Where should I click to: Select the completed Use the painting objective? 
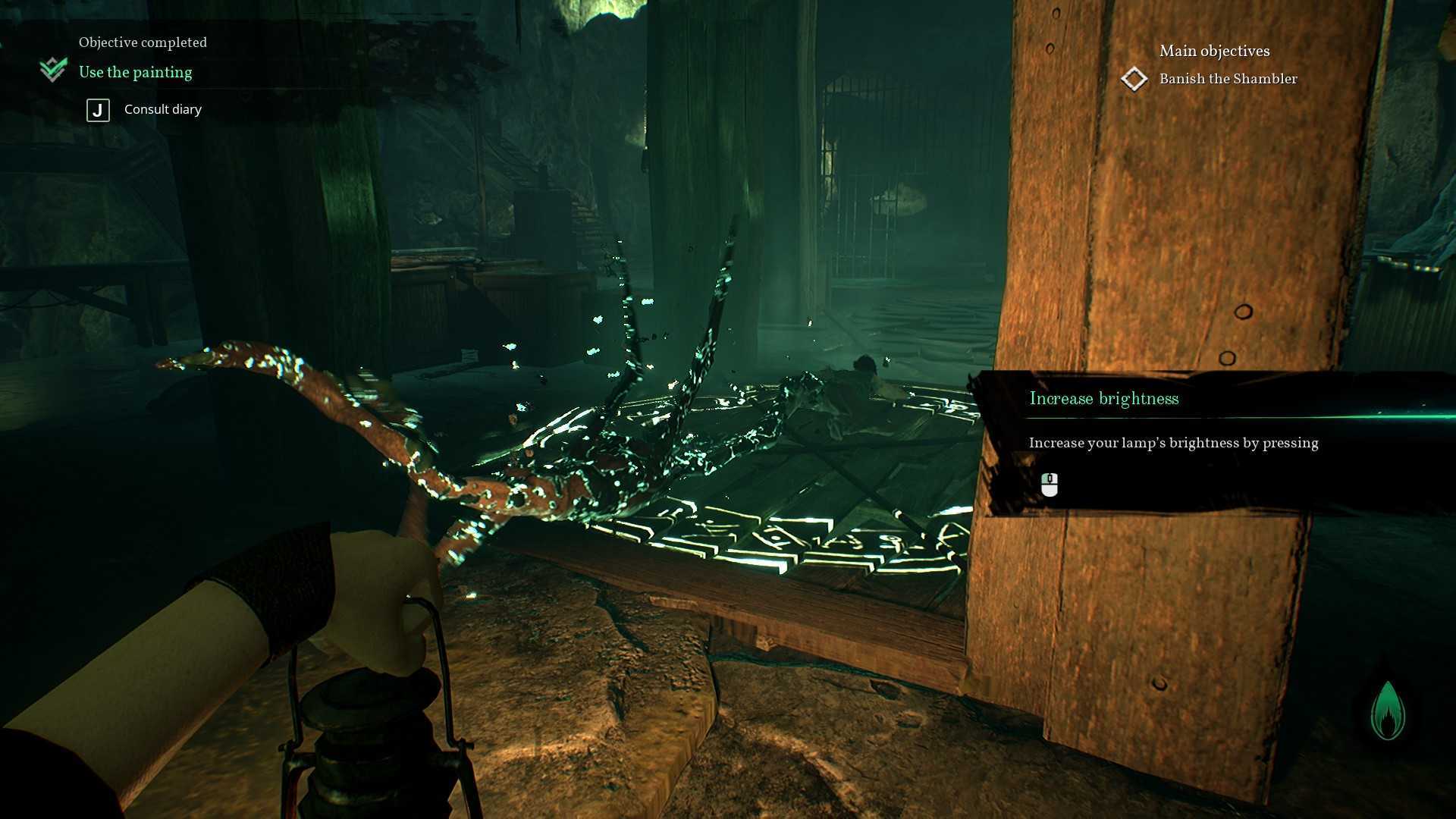pyautogui.click(x=135, y=72)
